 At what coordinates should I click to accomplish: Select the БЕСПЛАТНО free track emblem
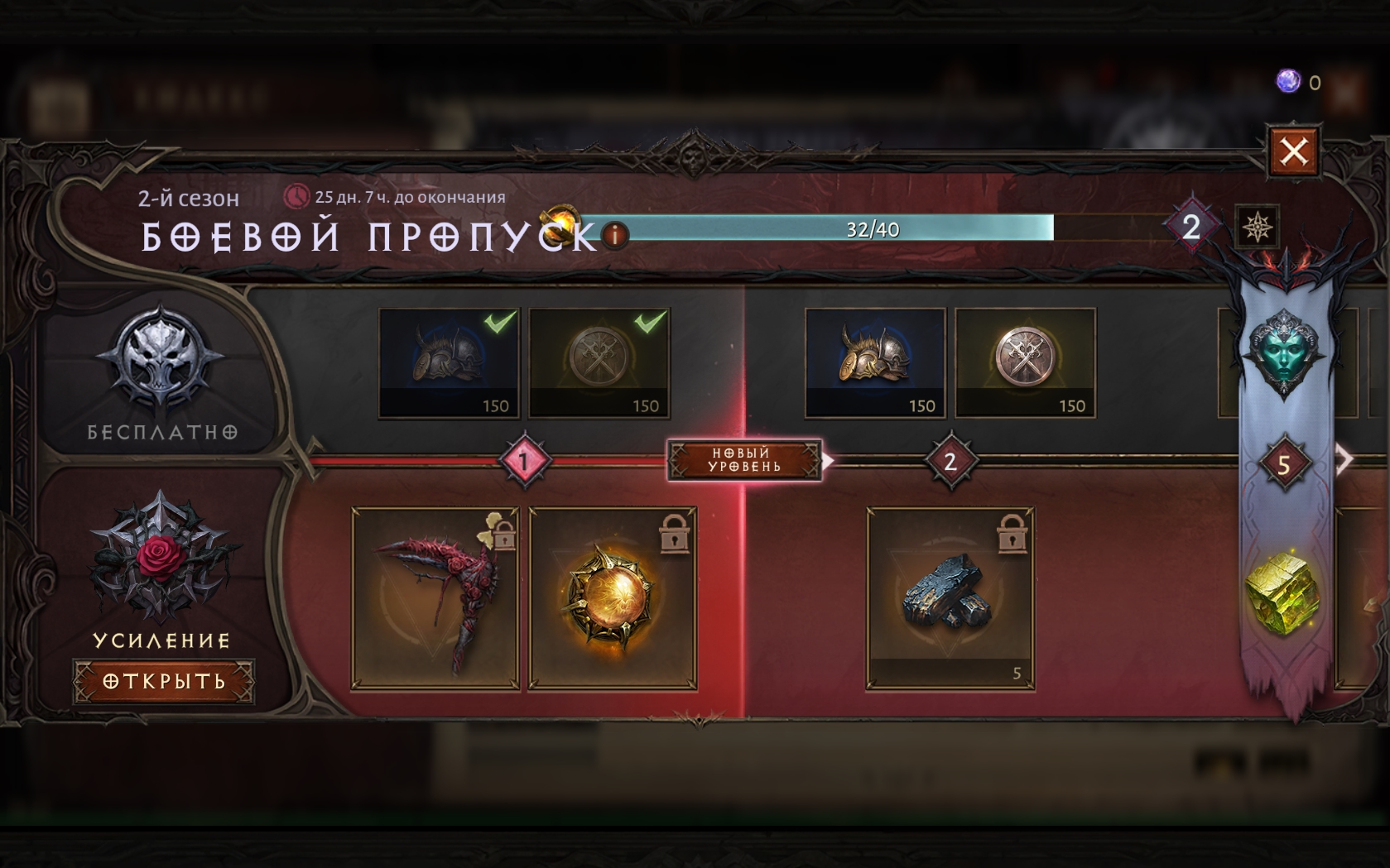pos(161,364)
